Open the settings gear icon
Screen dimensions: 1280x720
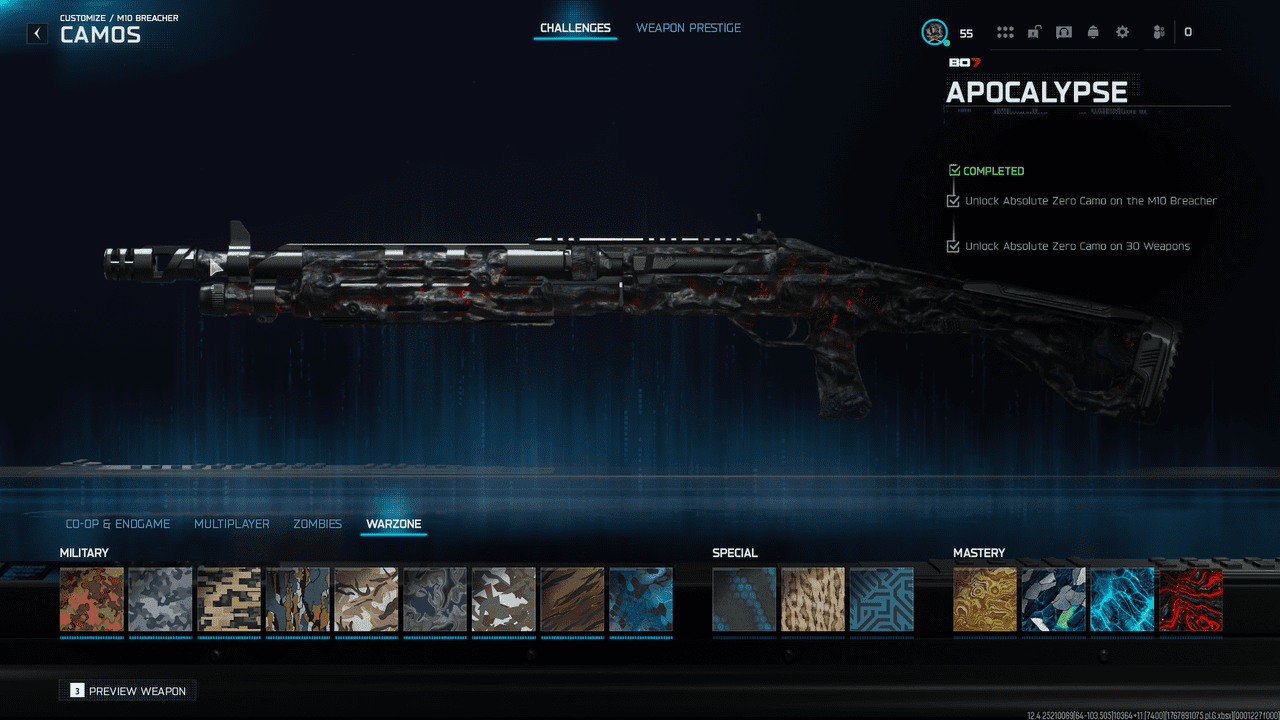coord(1122,32)
